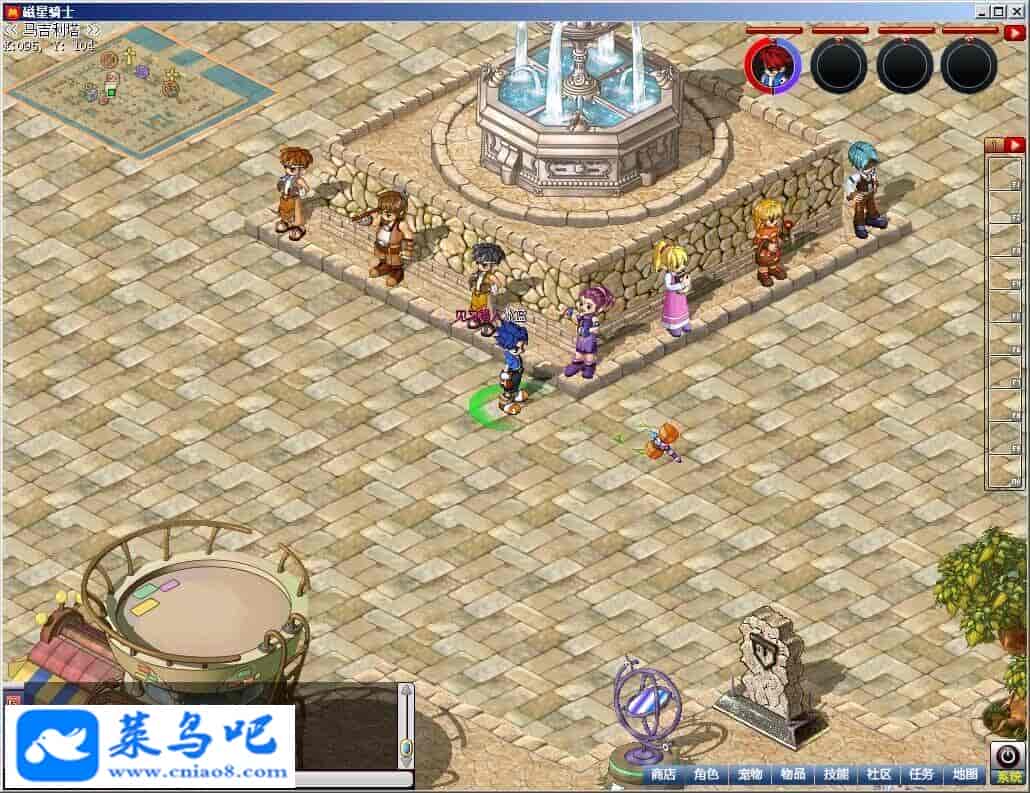Close the game window
Screen dimensions: 1030x793
point(1017,11)
